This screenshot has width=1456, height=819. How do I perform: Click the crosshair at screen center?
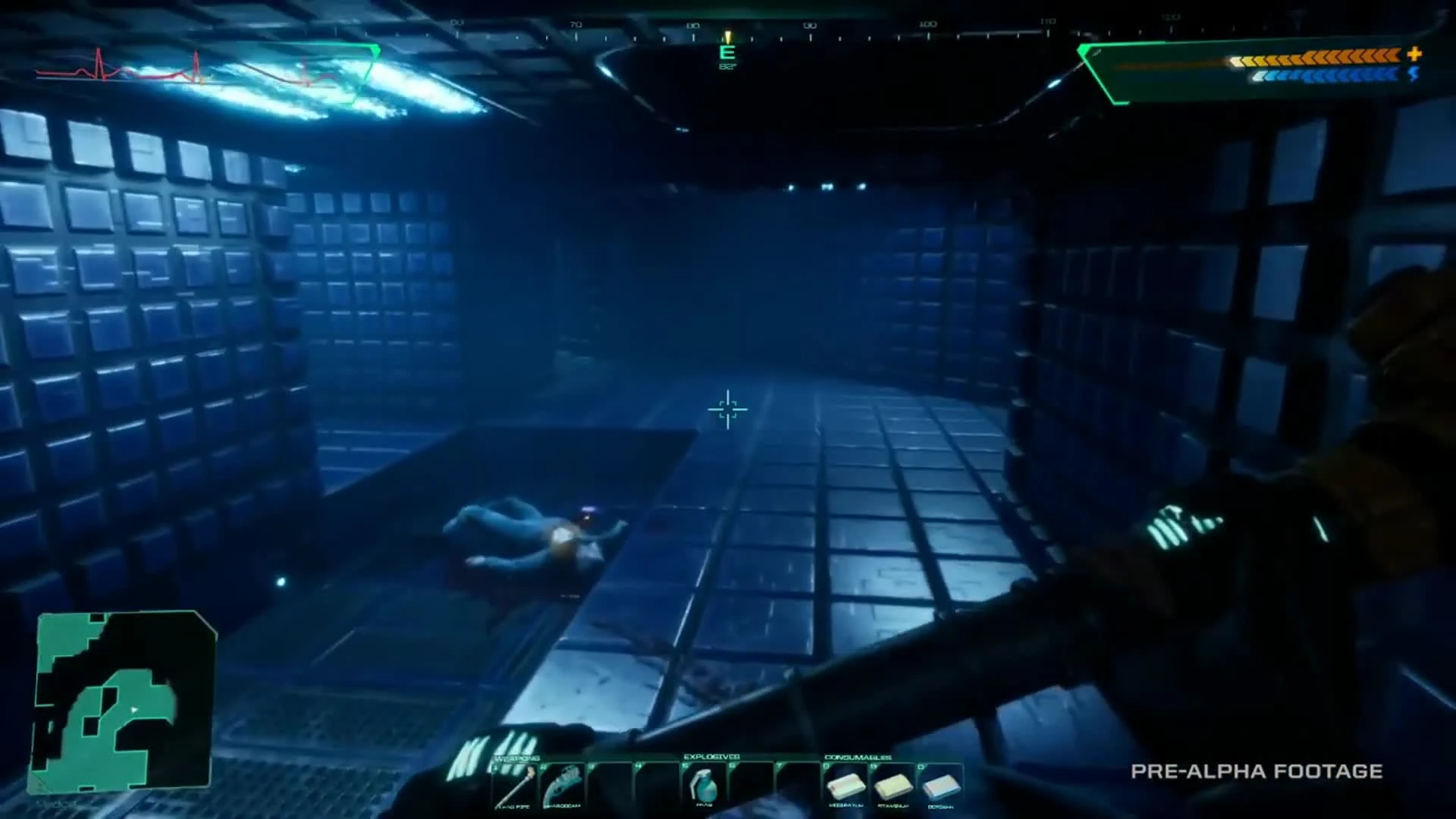pyautogui.click(x=728, y=409)
